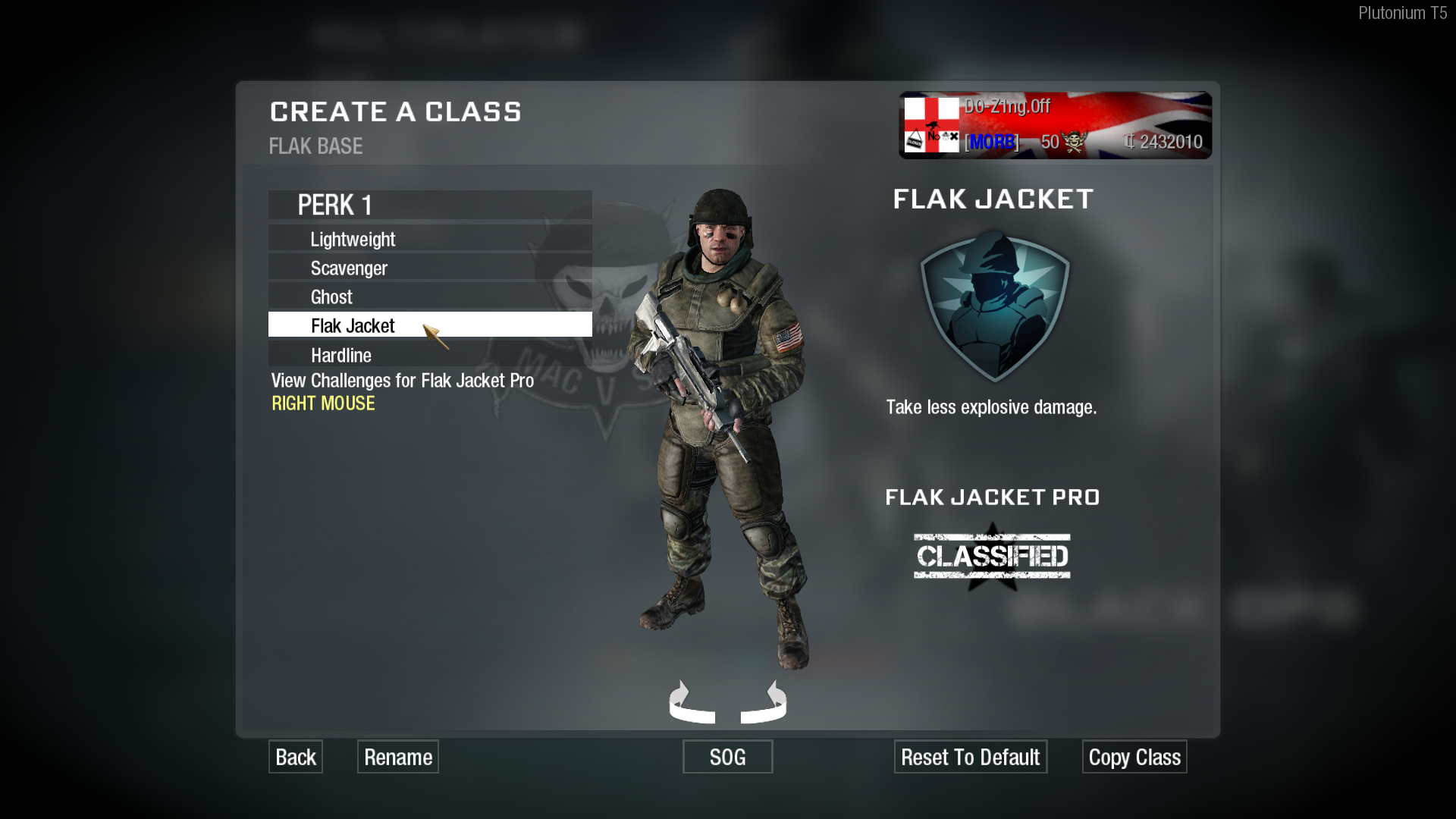Choose the Hardline perk
The width and height of the screenshot is (1456, 819).
click(x=429, y=355)
